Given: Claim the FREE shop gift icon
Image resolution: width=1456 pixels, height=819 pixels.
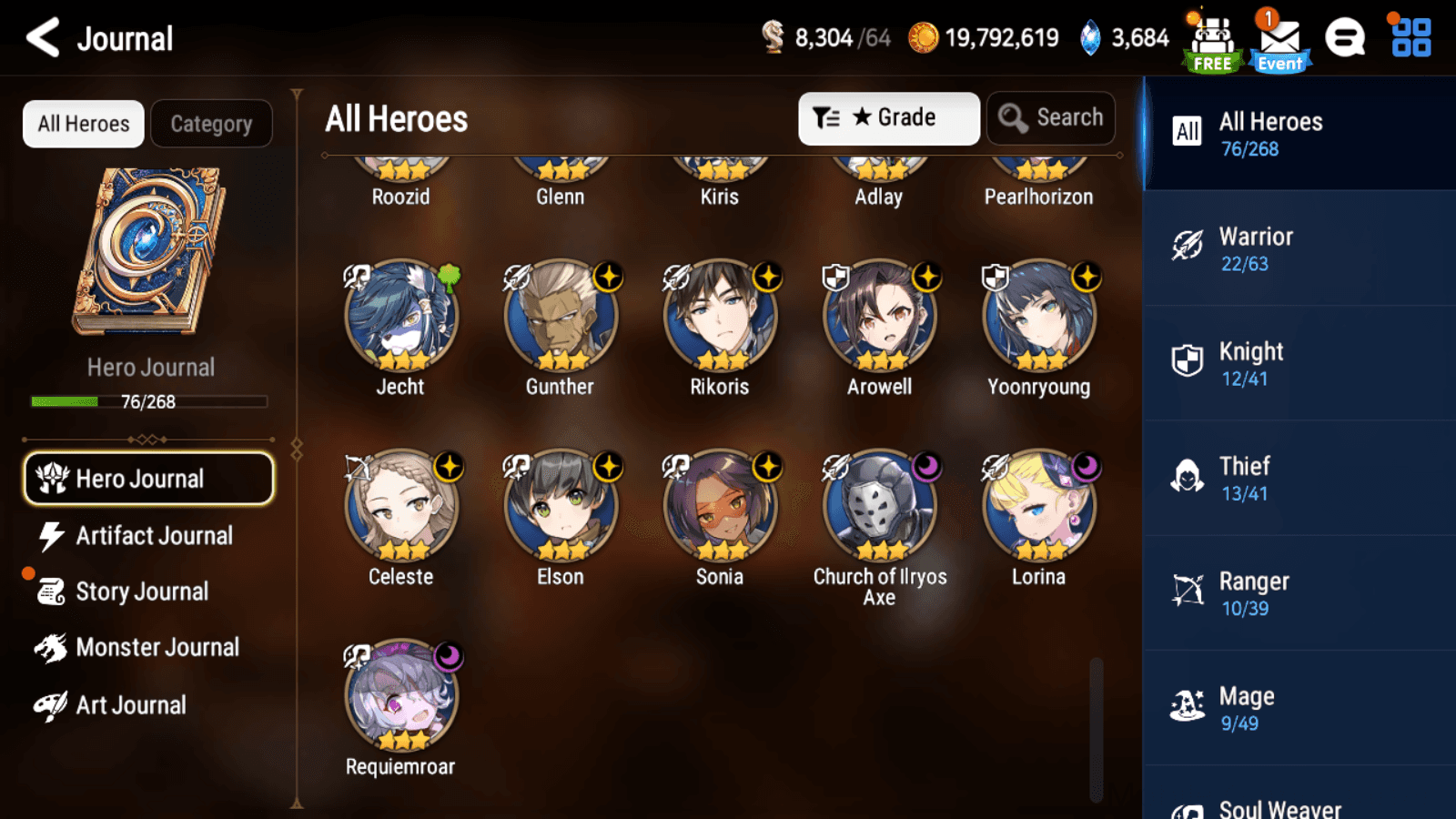Looking at the screenshot, I should [1212, 42].
